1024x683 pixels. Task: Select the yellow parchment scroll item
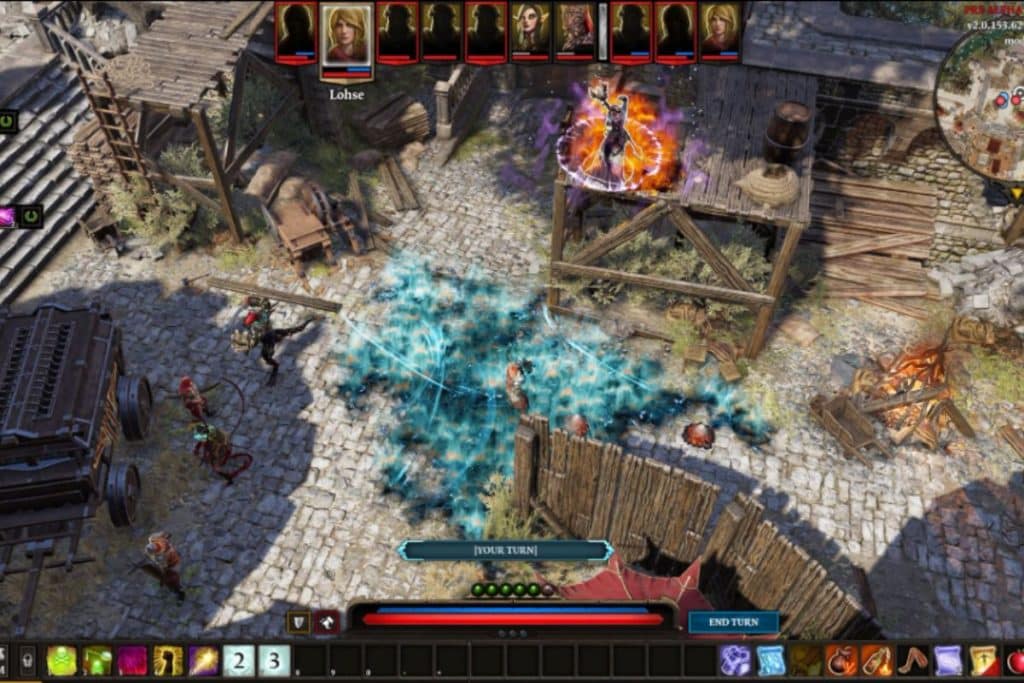[984, 661]
